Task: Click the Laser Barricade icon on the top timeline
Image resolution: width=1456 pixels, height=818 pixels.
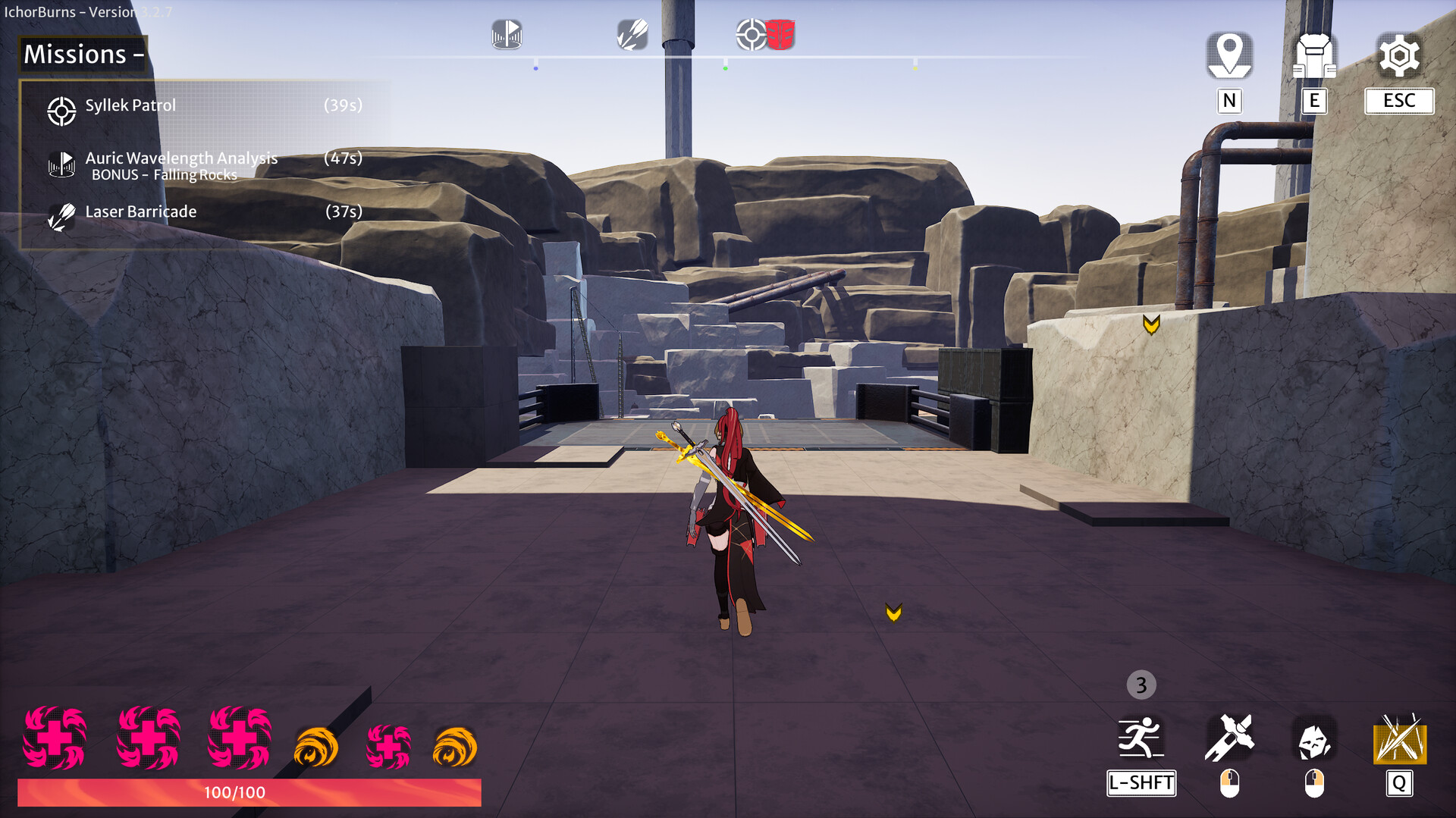Action: 632,34
